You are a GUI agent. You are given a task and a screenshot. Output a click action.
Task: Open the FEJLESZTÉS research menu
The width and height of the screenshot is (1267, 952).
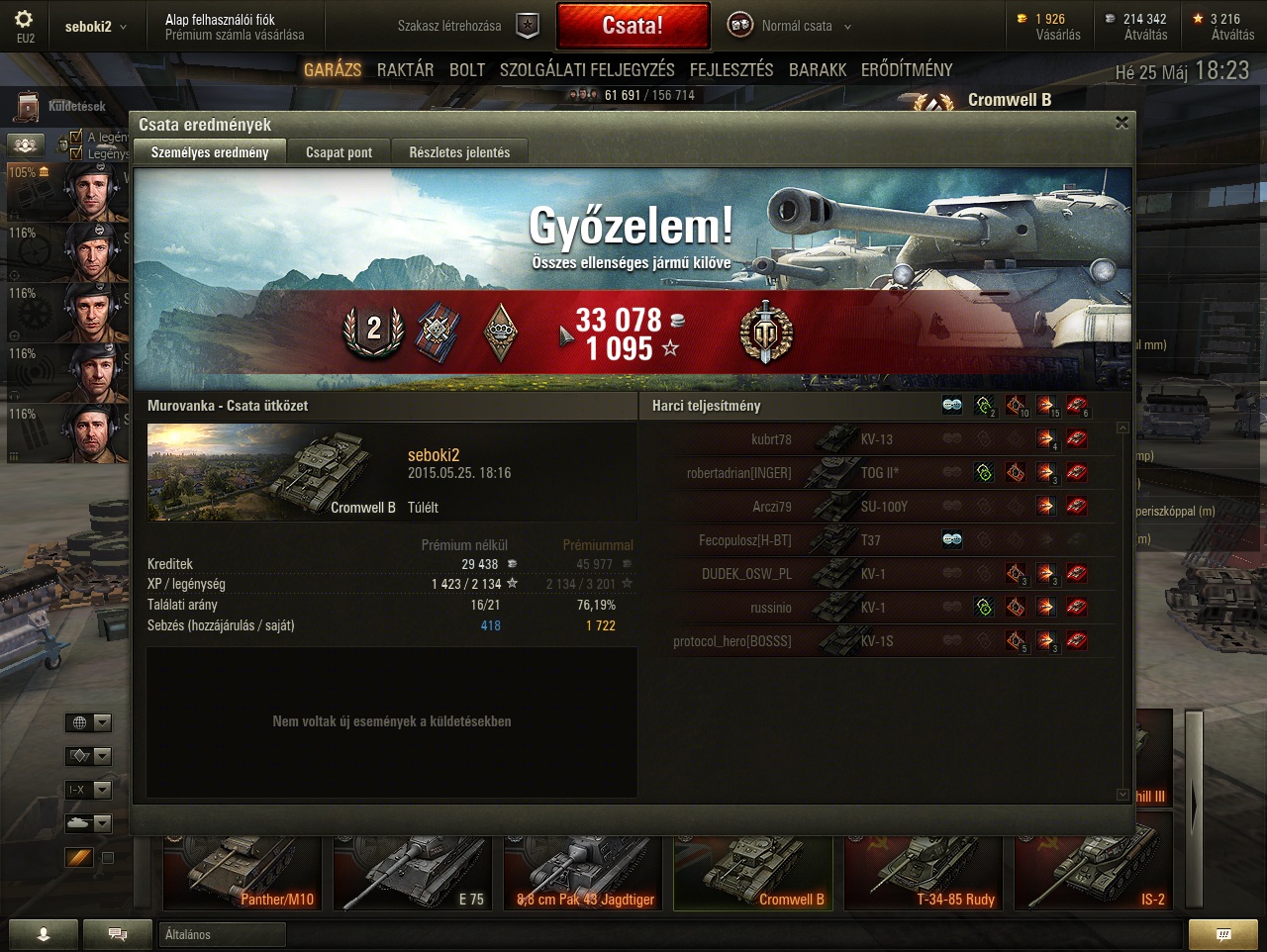tap(731, 69)
